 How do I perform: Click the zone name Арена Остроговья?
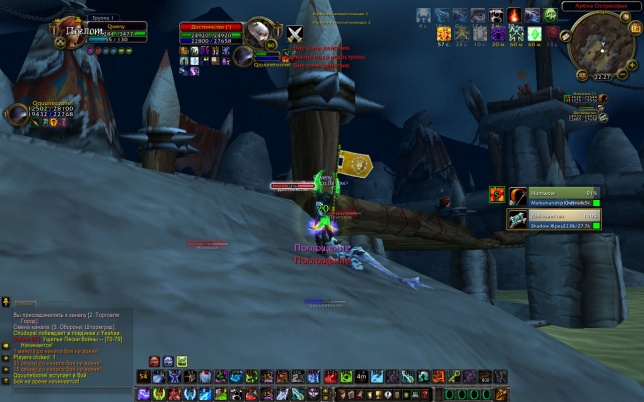pos(597,6)
